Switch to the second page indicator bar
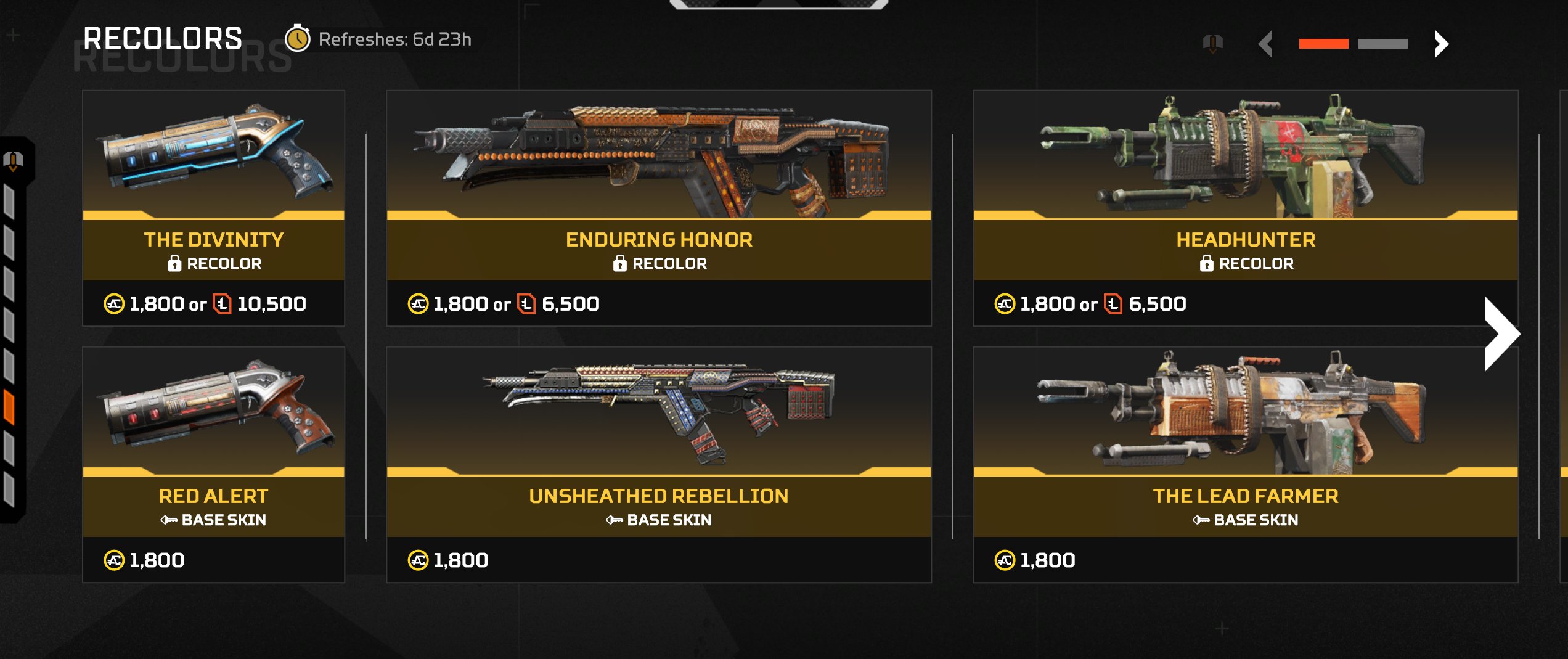This screenshot has width=1568, height=659. click(1382, 44)
